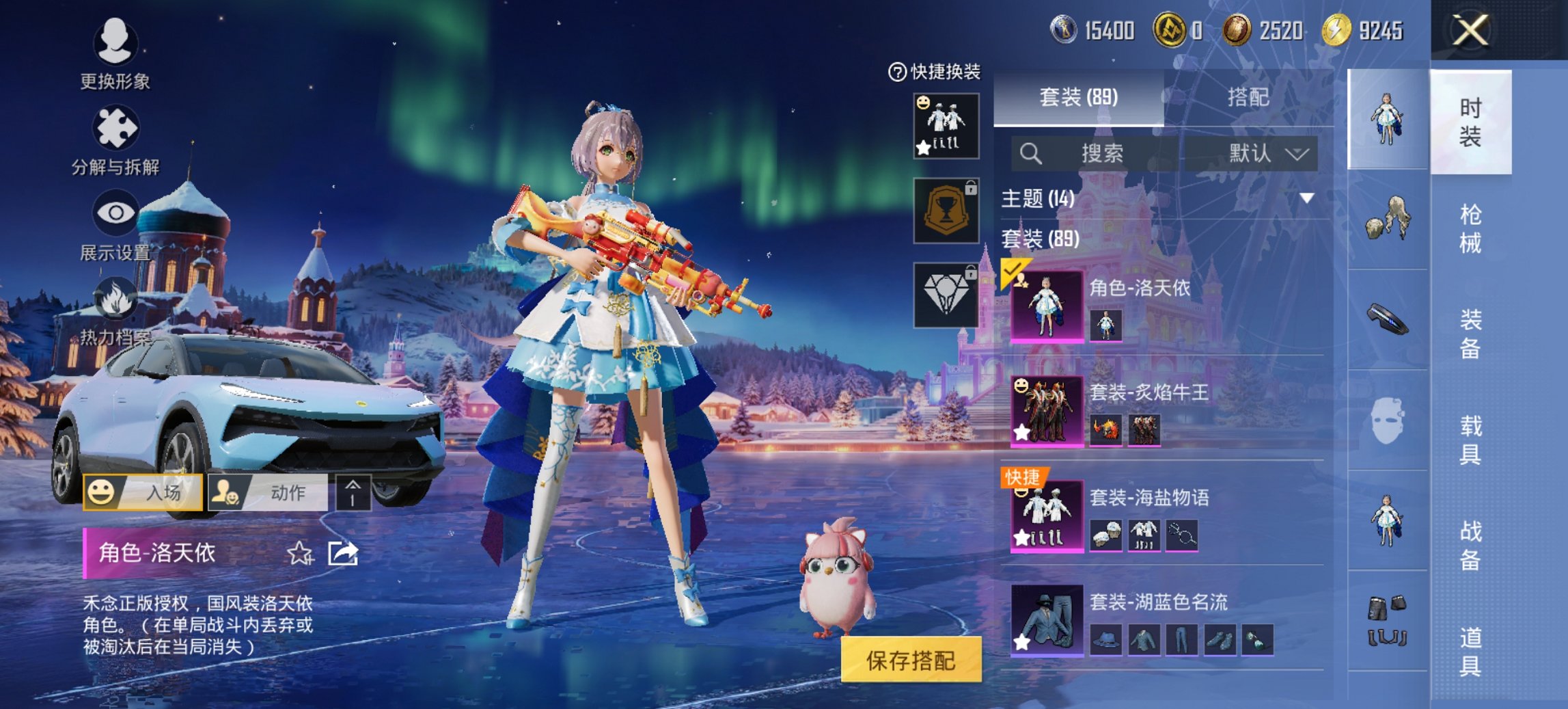Expand the 主题 (14) section
The image size is (1568, 709).
point(1306,198)
